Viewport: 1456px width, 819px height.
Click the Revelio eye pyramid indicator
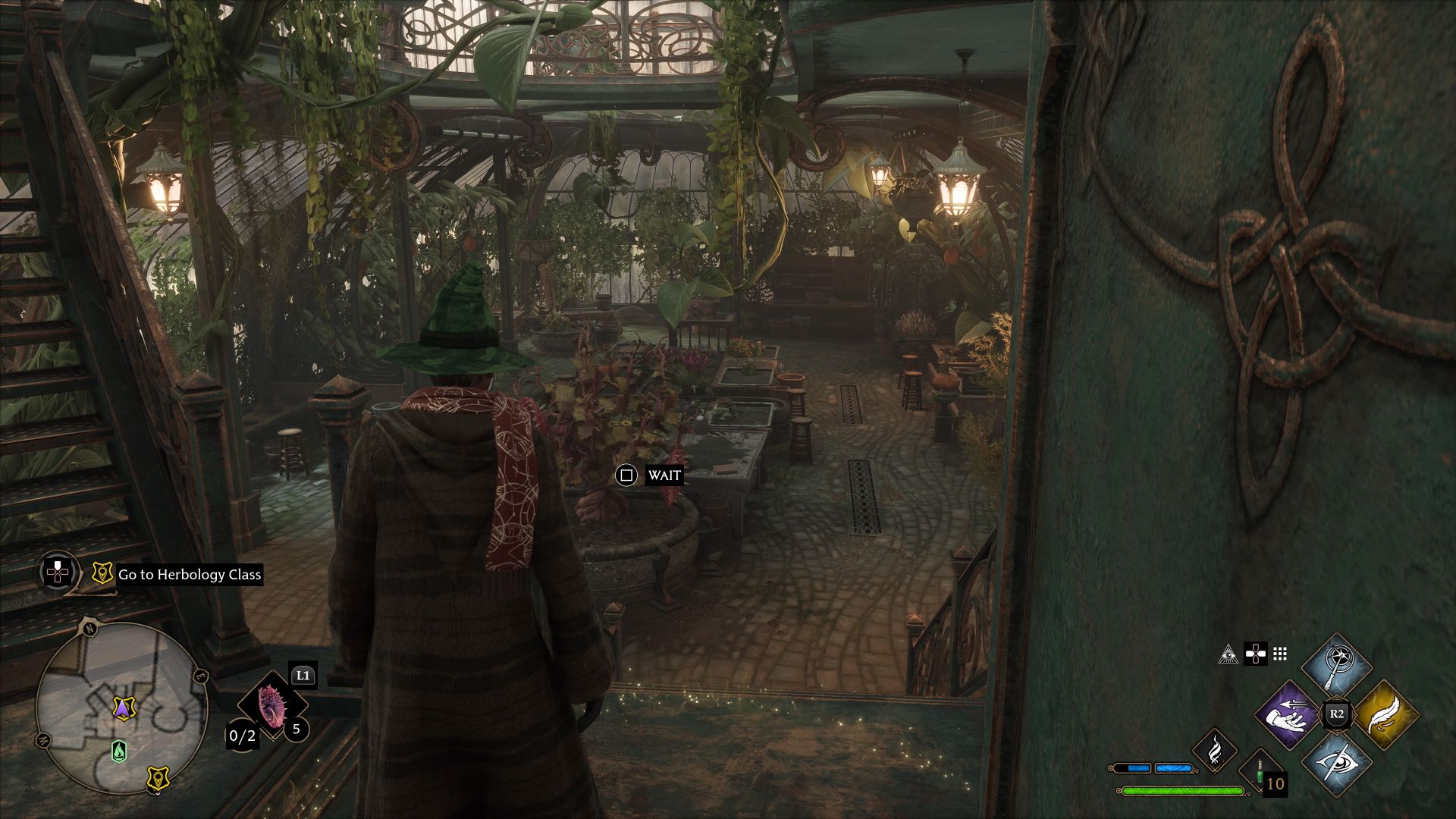click(x=1229, y=655)
